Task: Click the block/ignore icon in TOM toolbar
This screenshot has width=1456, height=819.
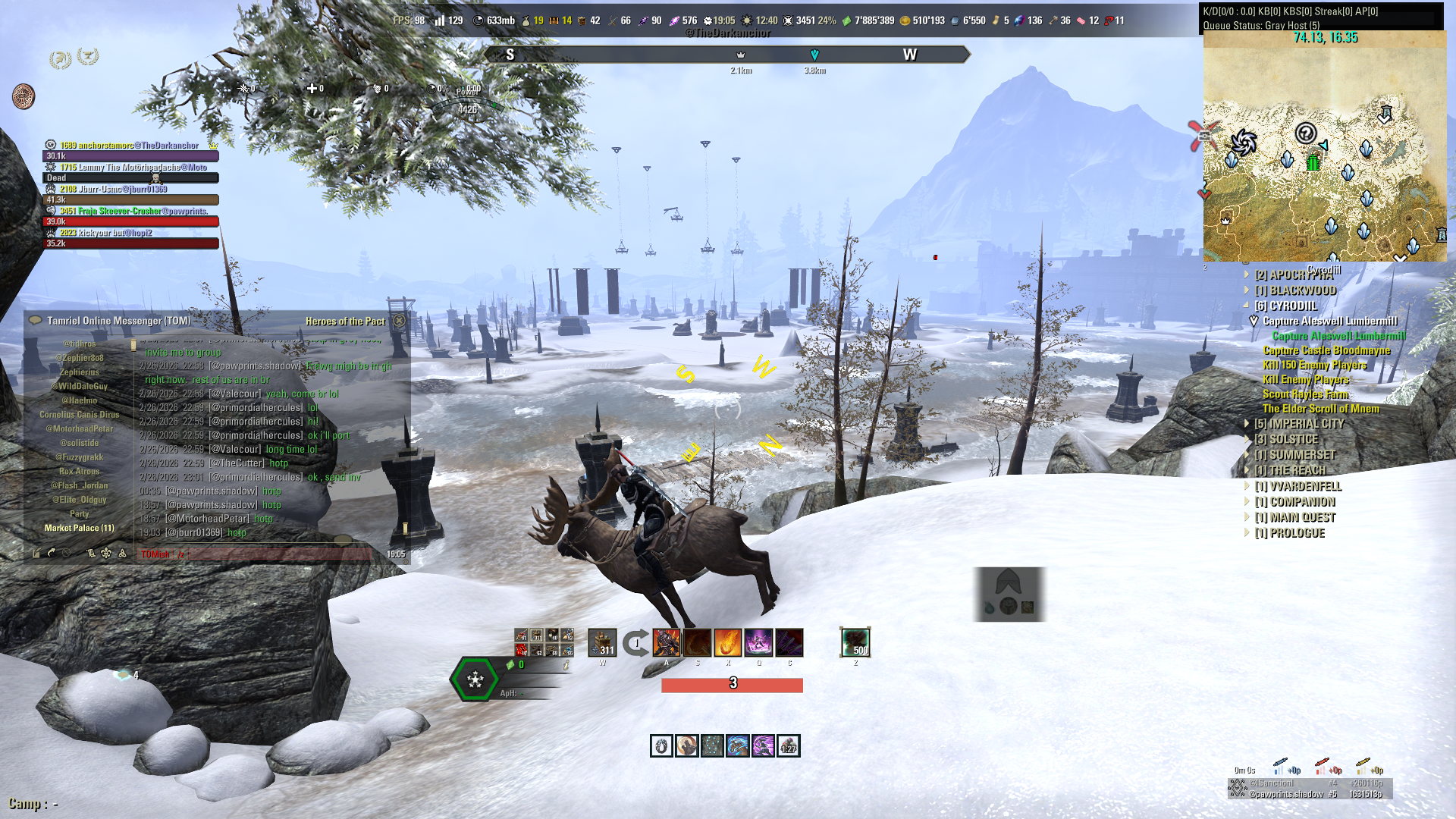Action: (66, 553)
